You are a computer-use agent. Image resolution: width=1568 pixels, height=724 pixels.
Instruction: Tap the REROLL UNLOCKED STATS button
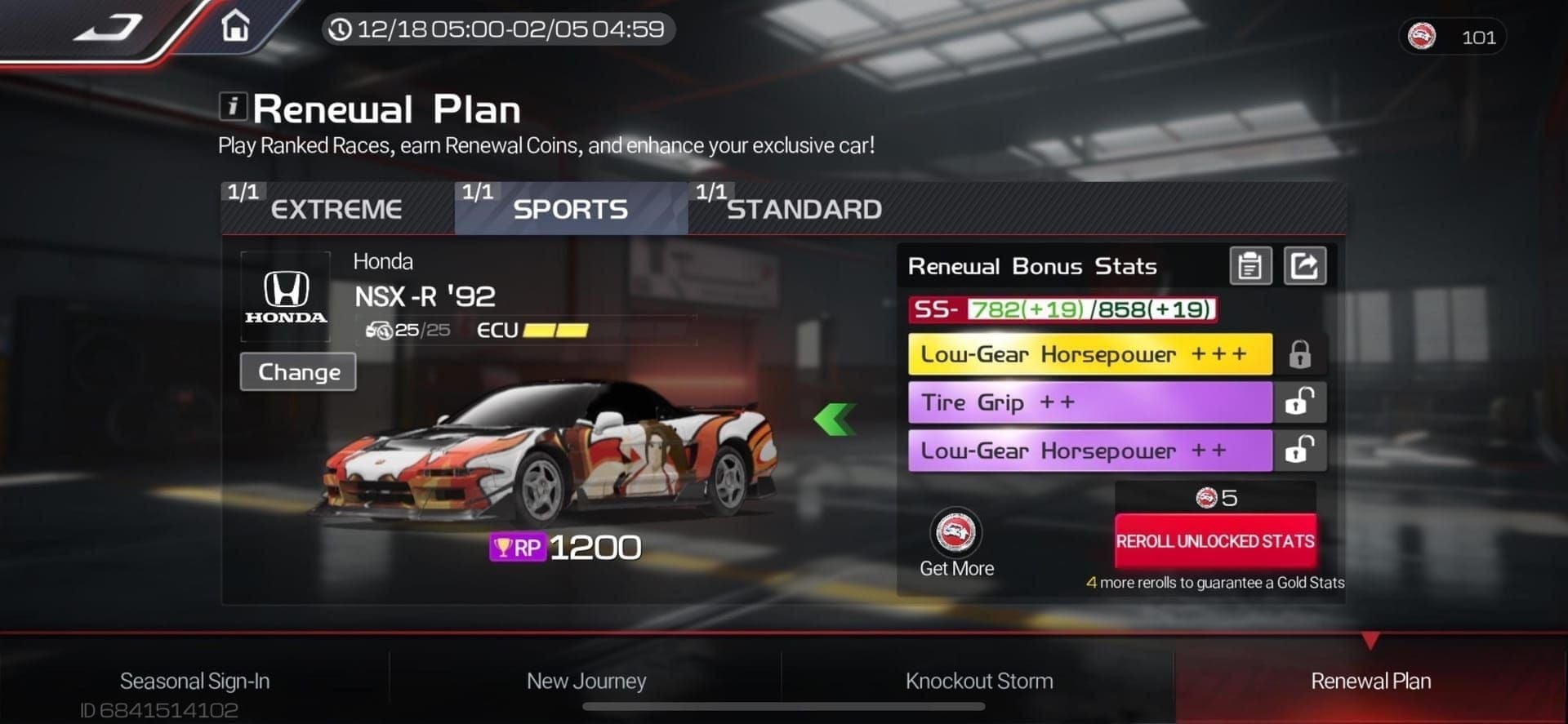pyautogui.click(x=1215, y=540)
